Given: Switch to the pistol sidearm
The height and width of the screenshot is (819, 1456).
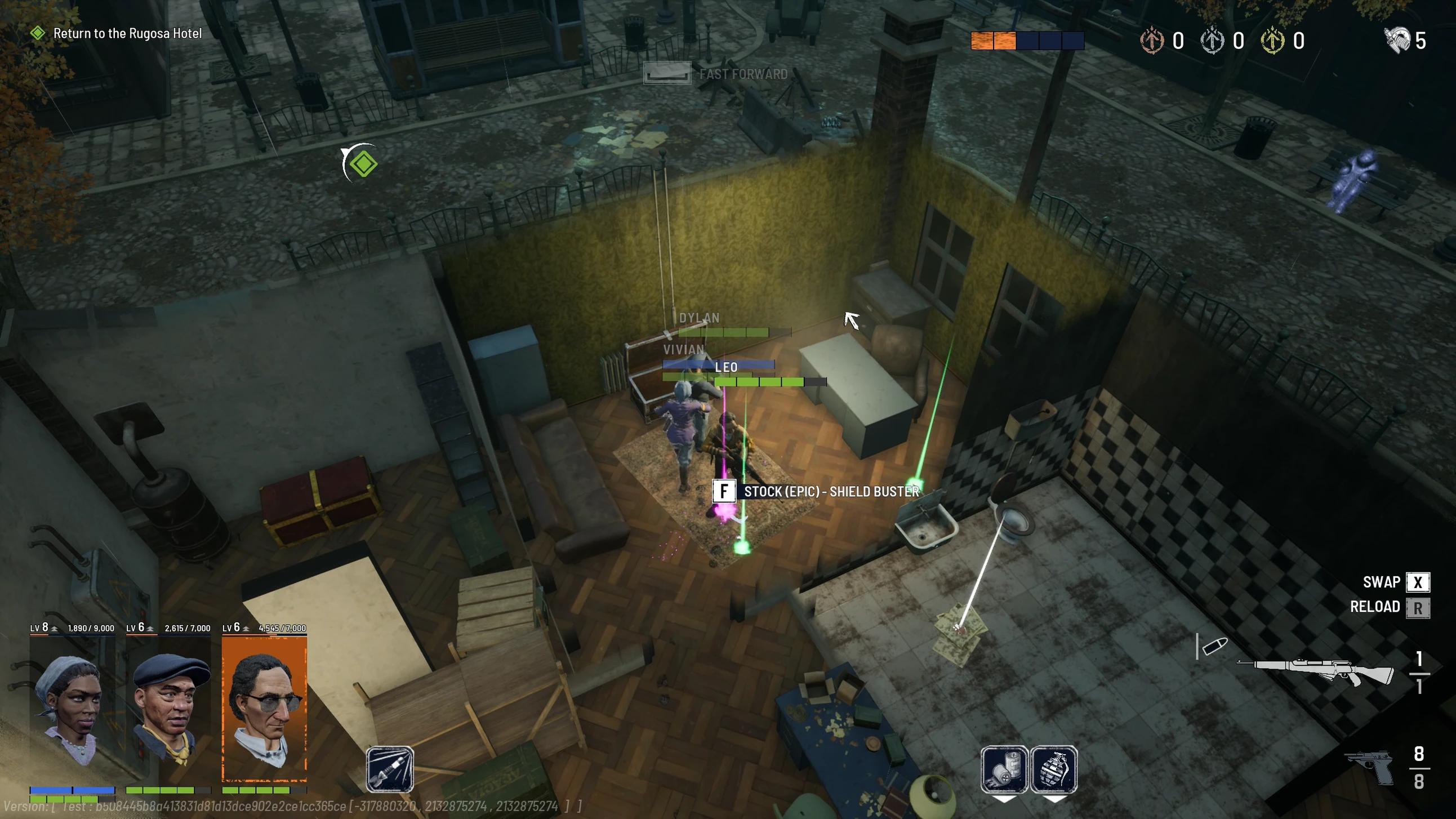Looking at the screenshot, I should point(1369,767).
